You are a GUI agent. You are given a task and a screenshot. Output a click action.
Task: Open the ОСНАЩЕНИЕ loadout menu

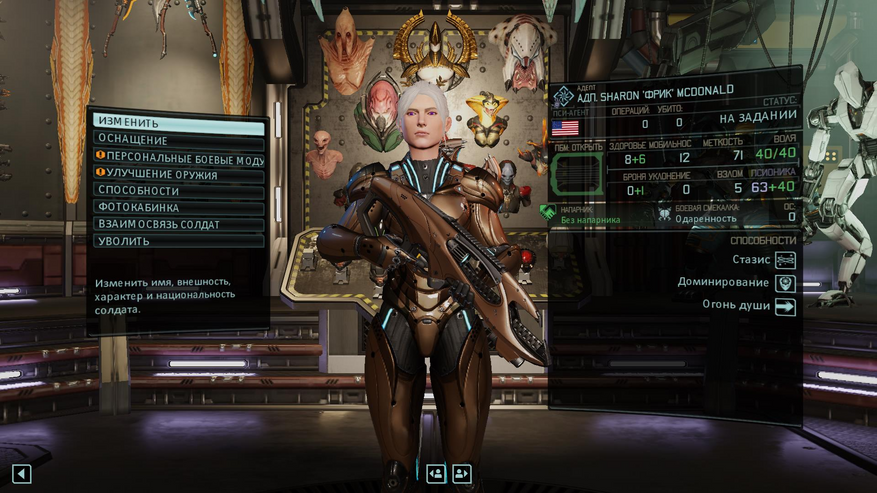179,140
